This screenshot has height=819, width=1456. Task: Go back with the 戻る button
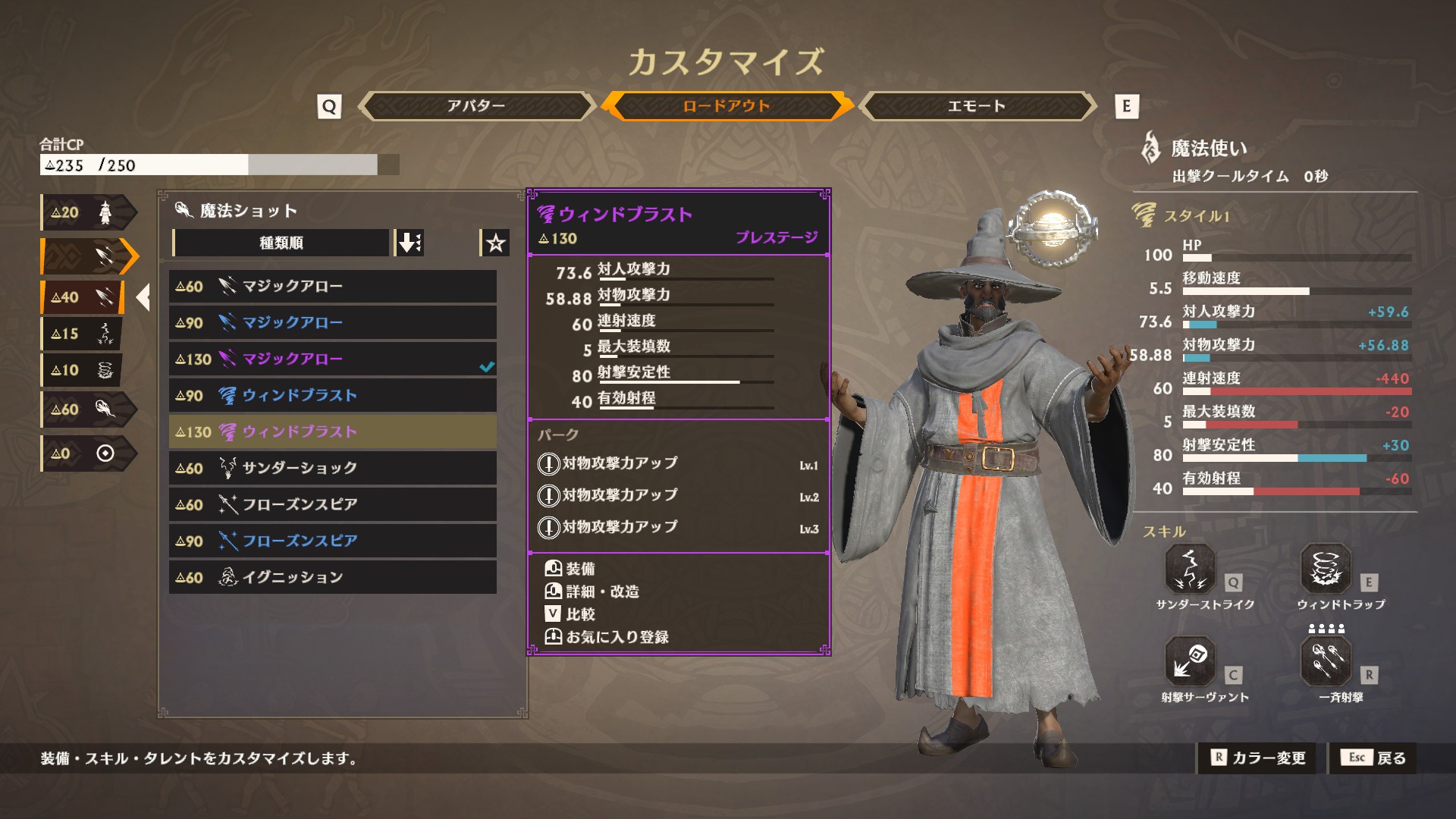[x=1373, y=758]
